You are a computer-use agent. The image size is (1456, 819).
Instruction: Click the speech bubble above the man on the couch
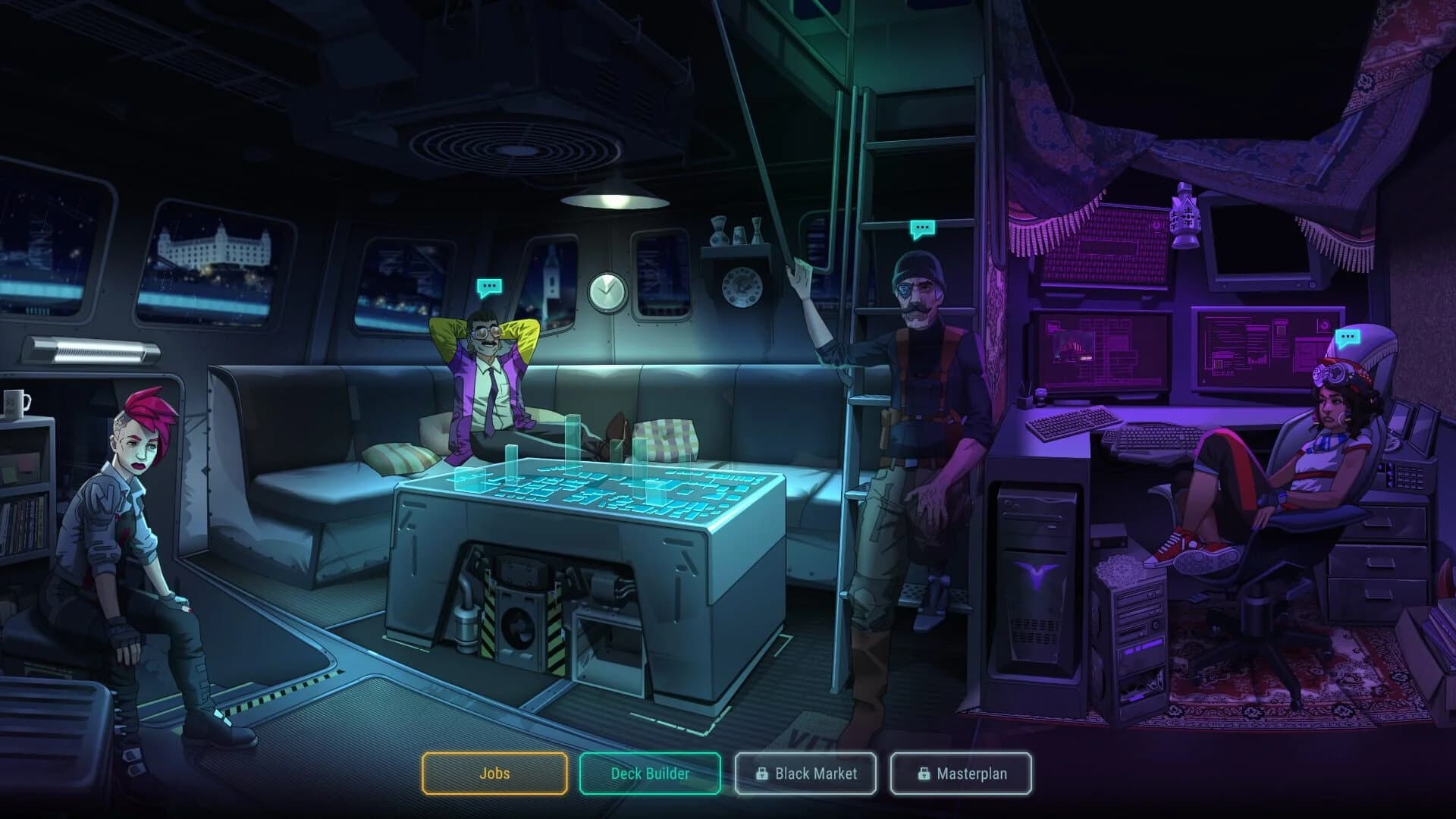point(488,287)
